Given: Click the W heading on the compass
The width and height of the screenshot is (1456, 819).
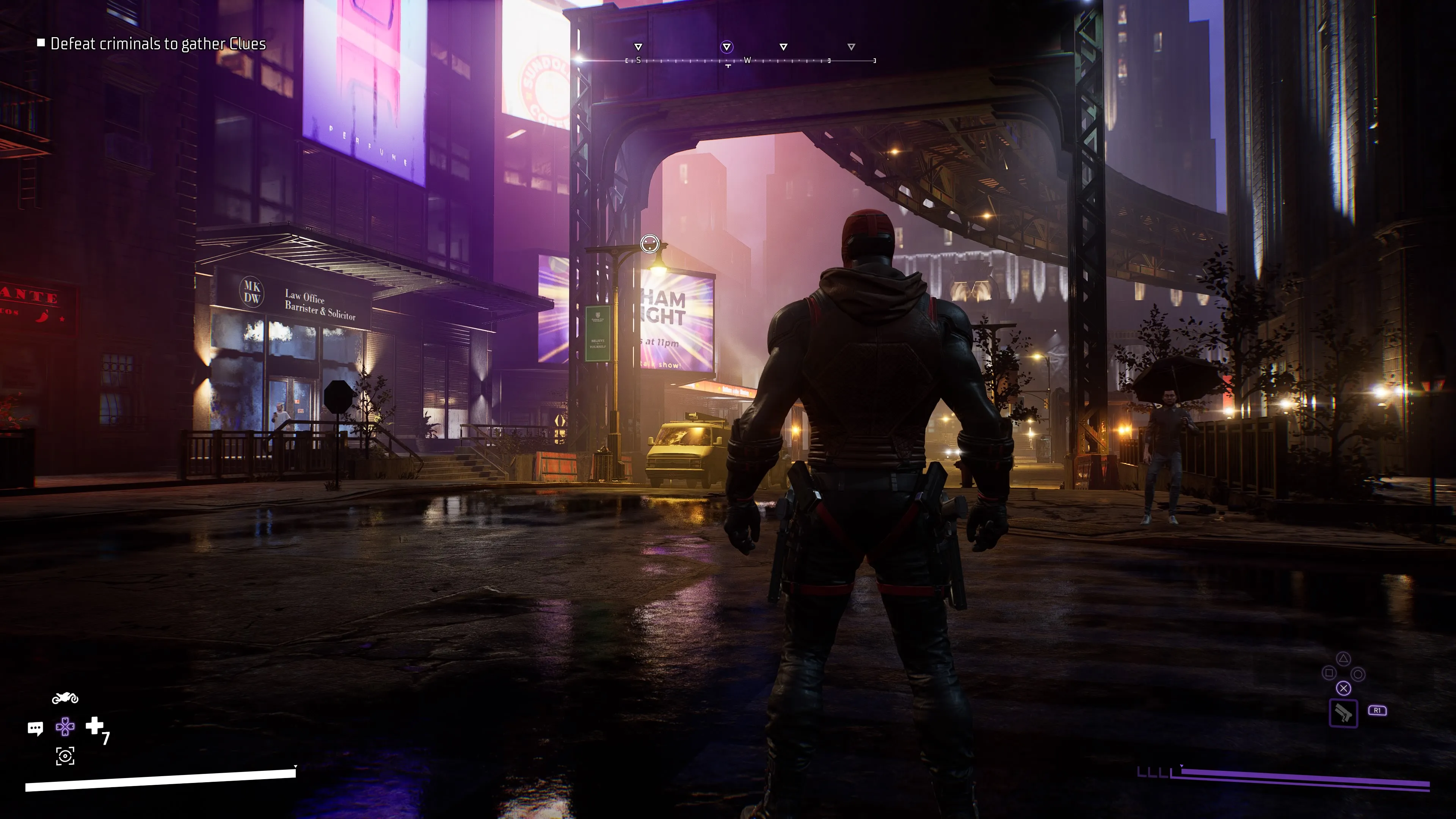Looking at the screenshot, I should click(x=747, y=61).
